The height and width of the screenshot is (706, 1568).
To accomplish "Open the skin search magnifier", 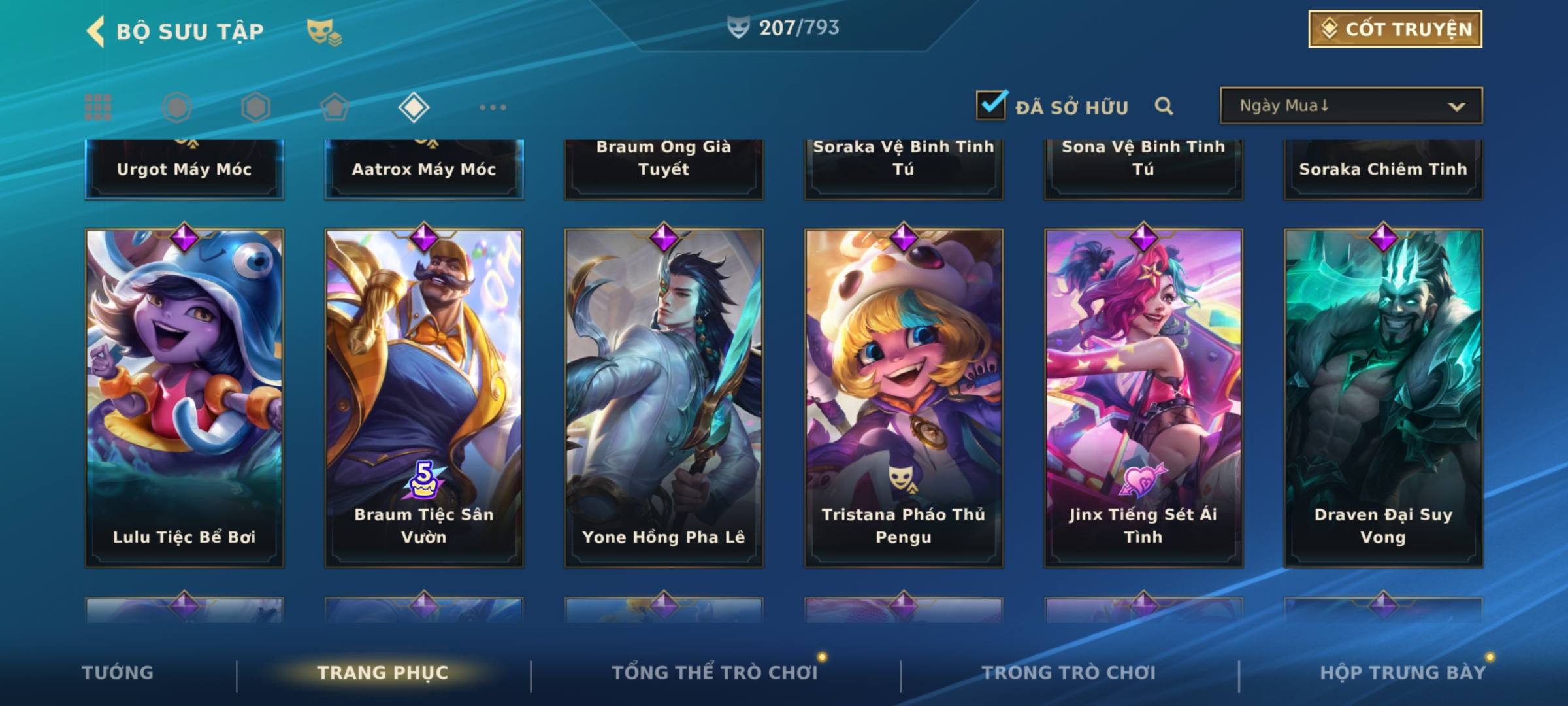I will pyautogui.click(x=1164, y=106).
